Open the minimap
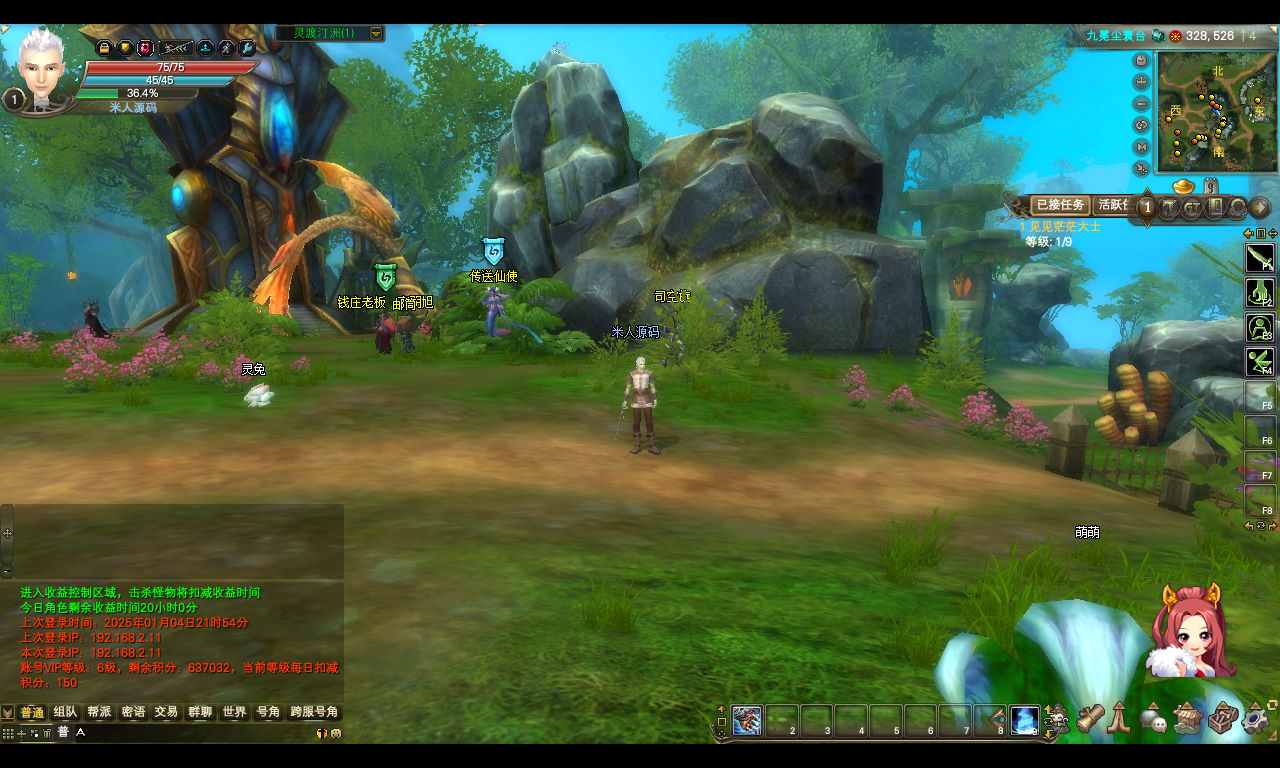 (1217, 112)
